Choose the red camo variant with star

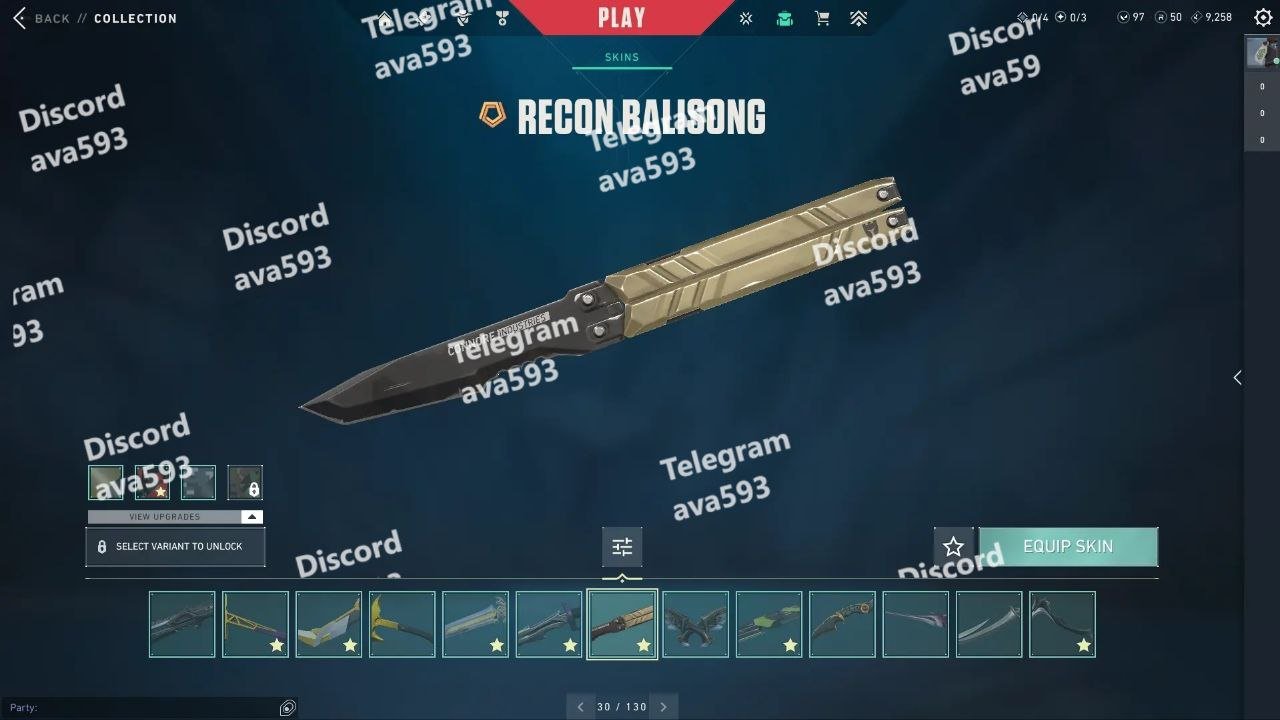(x=152, y=482)
